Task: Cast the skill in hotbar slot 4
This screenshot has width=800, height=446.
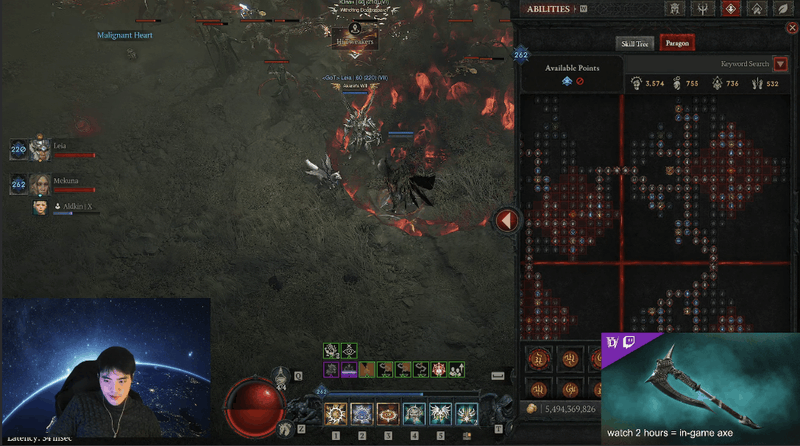Action: 414,413
